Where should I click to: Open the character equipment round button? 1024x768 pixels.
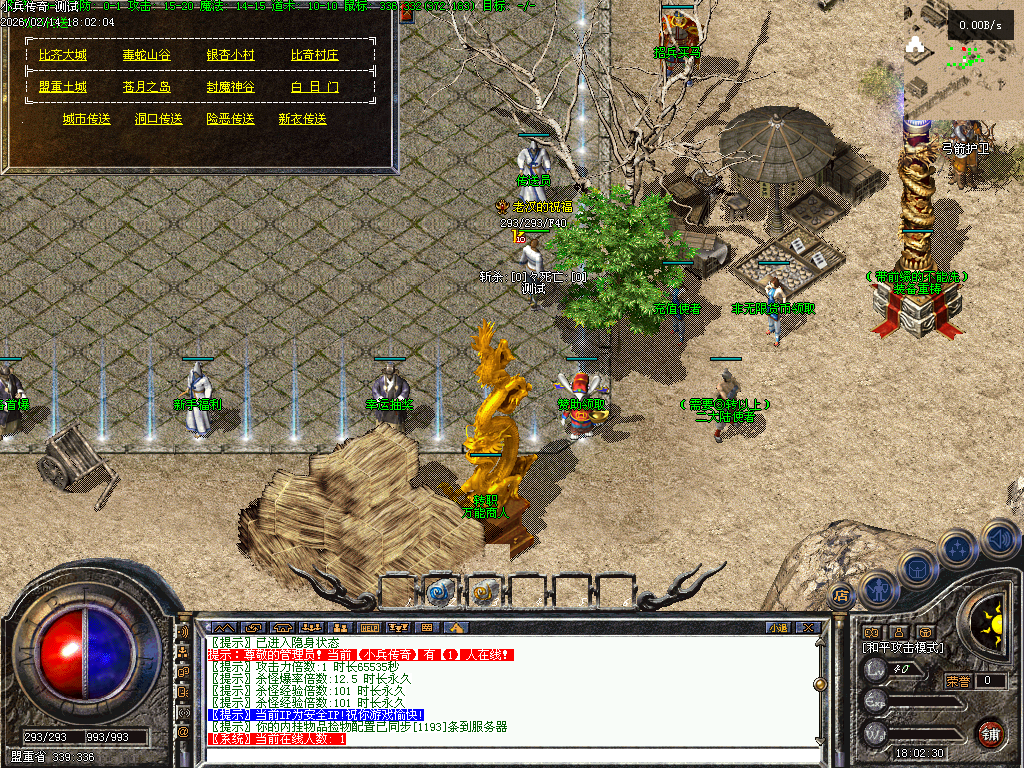(x=877, y=590)
